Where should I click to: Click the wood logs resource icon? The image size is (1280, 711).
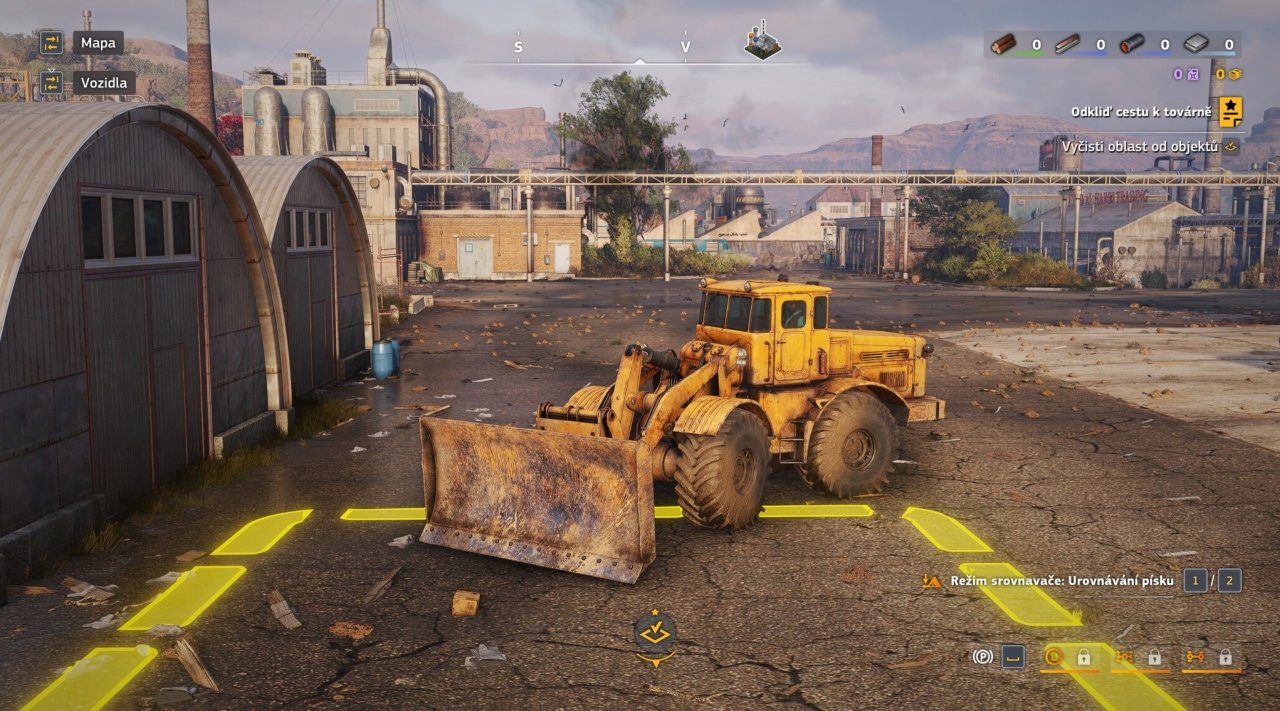click(1003, 44)
